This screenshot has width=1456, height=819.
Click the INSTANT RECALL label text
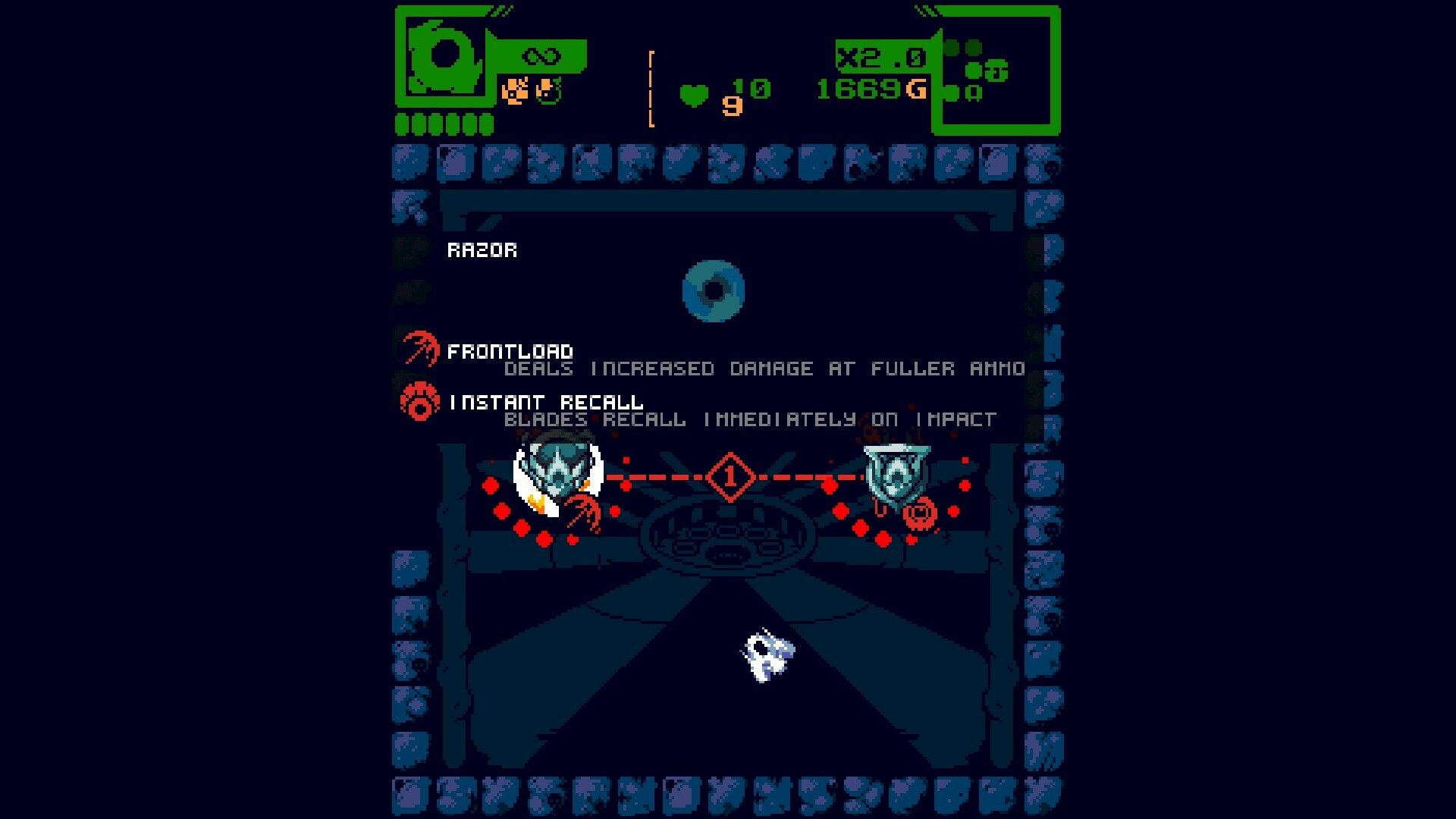click(543, 402)
